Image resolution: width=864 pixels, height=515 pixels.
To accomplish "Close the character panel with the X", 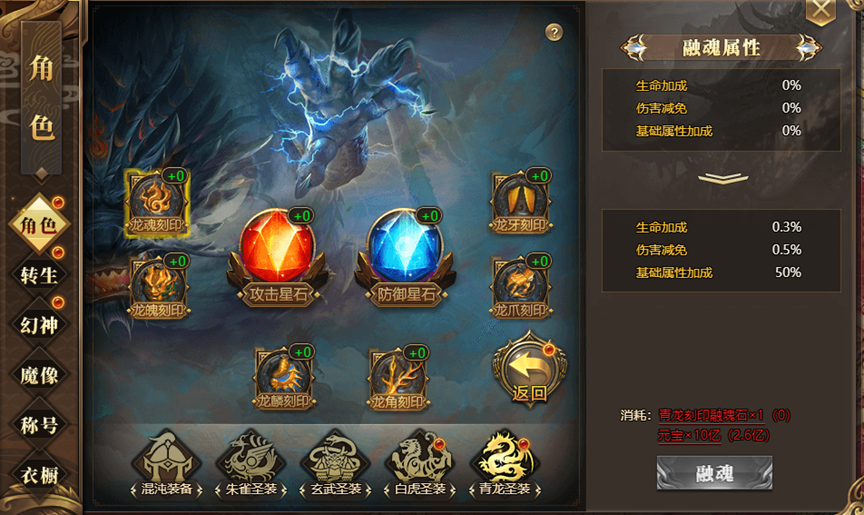I will (820, 11).
